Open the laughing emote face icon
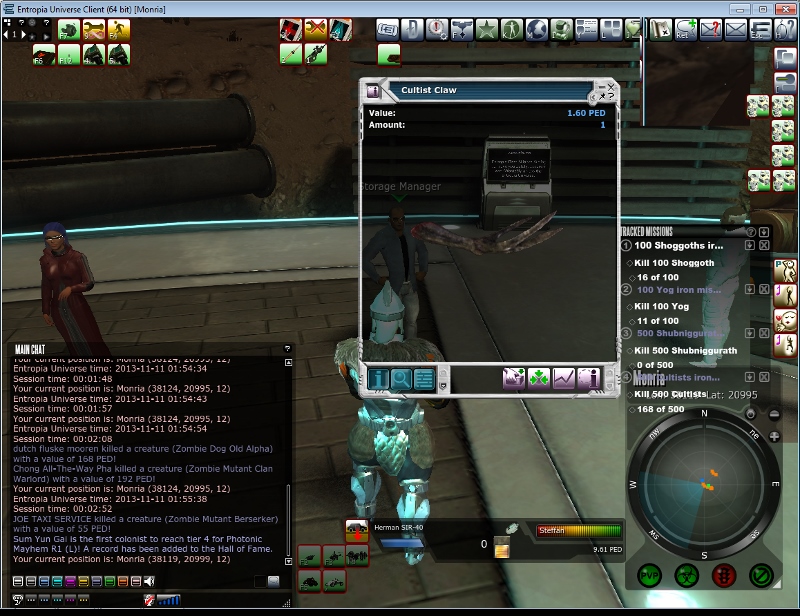Image resolution: width=800 pixels, height=616 pixels. coord(787,318)
